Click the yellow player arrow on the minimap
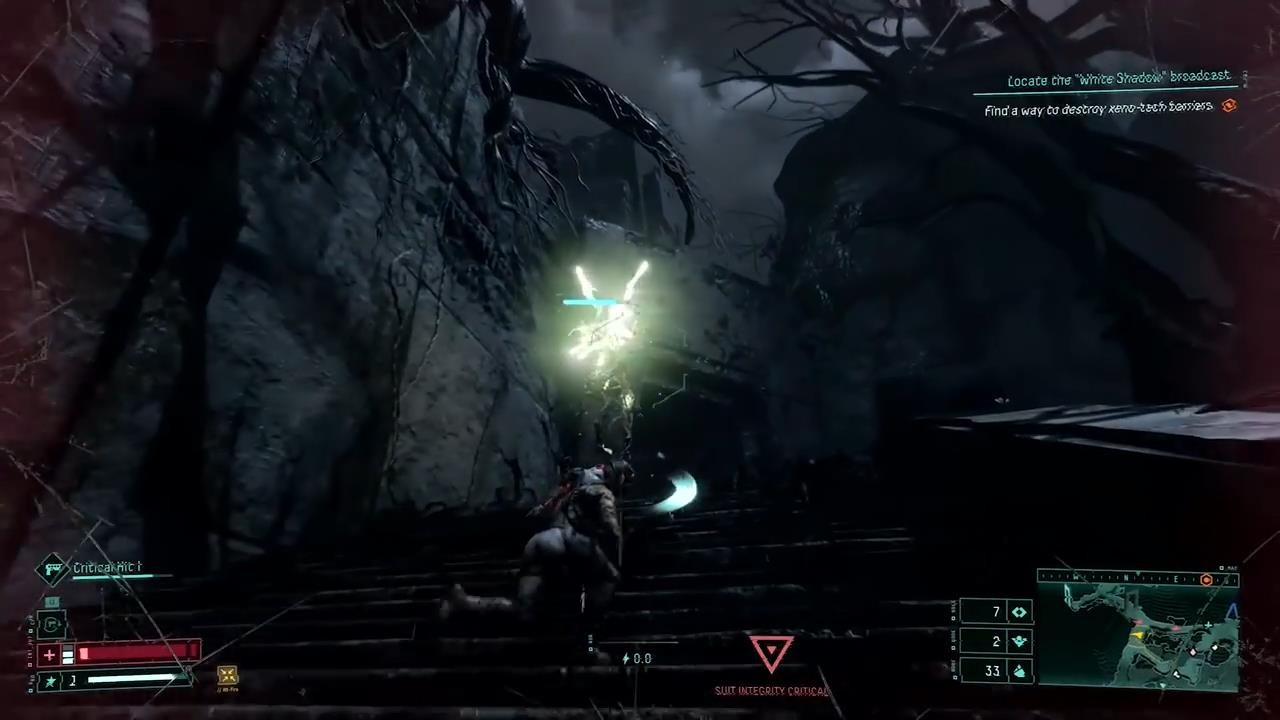The image size is (1280, 720). pos(1136,634)
